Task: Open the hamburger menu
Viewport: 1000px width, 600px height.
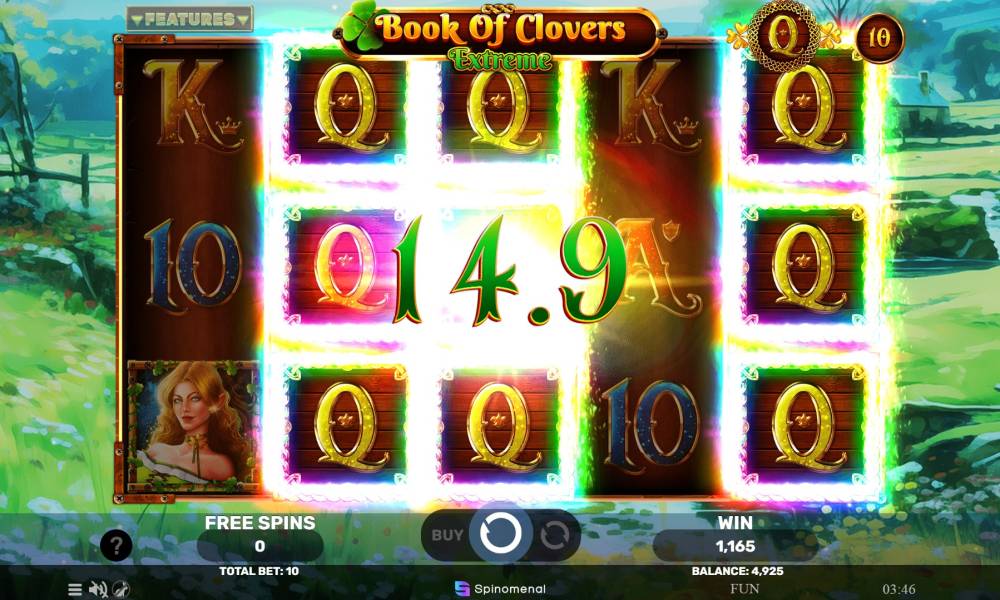Action: (75, 589)
